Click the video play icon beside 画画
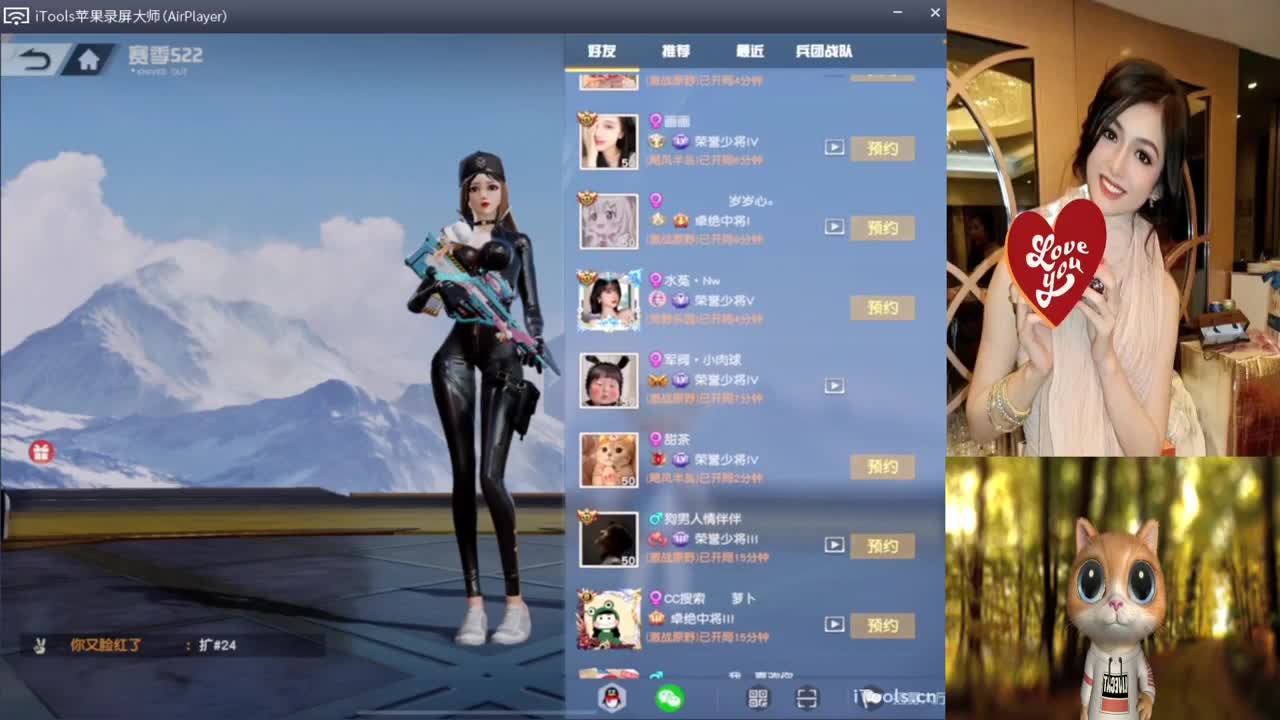Image resolution: width=1280 pixels, height=720 pixels. (x=833, y=145)
